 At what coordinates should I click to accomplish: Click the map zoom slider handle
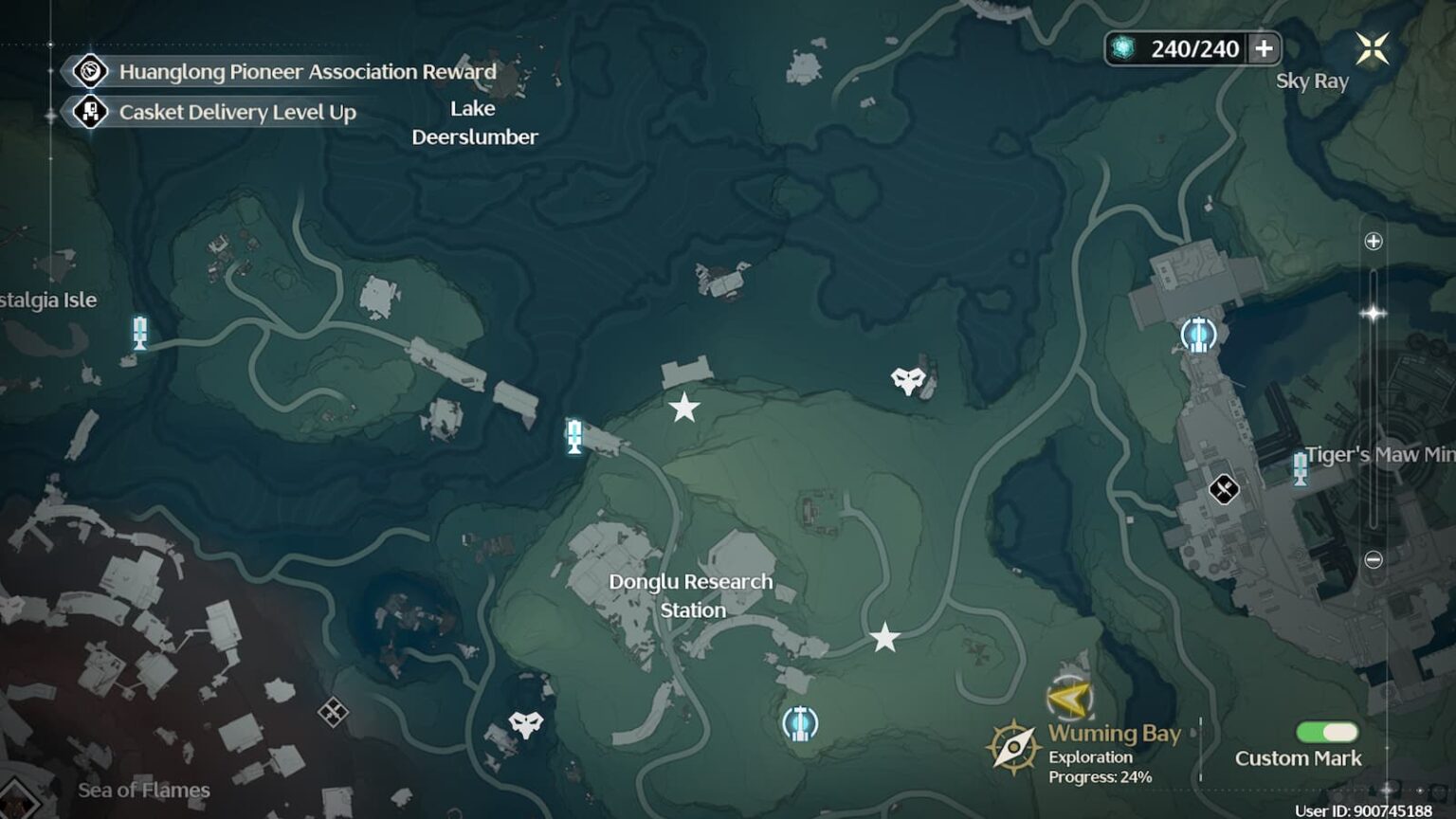(1373, 313)
